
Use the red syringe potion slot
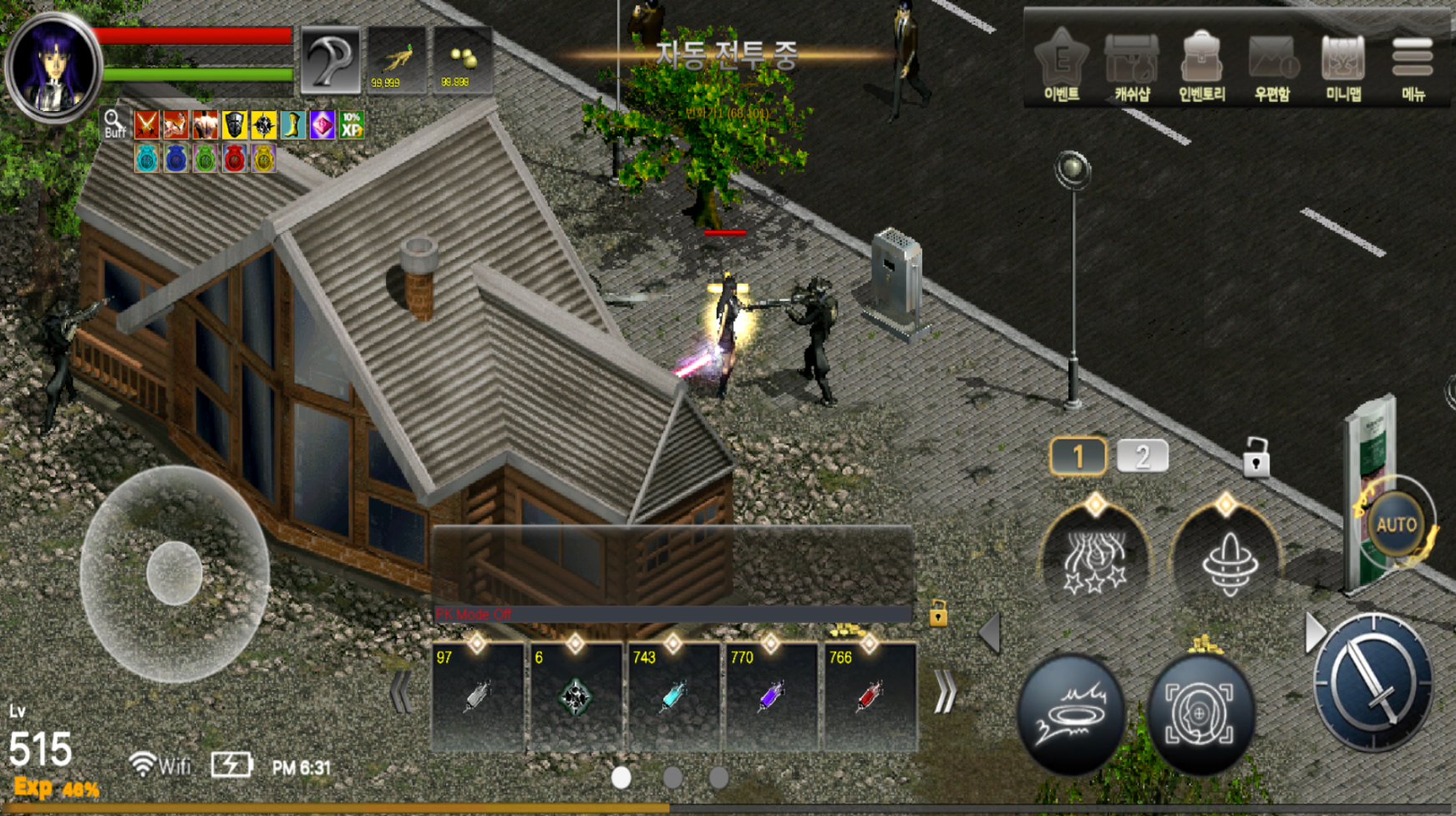pyautogui.click(x=870, y=696)
